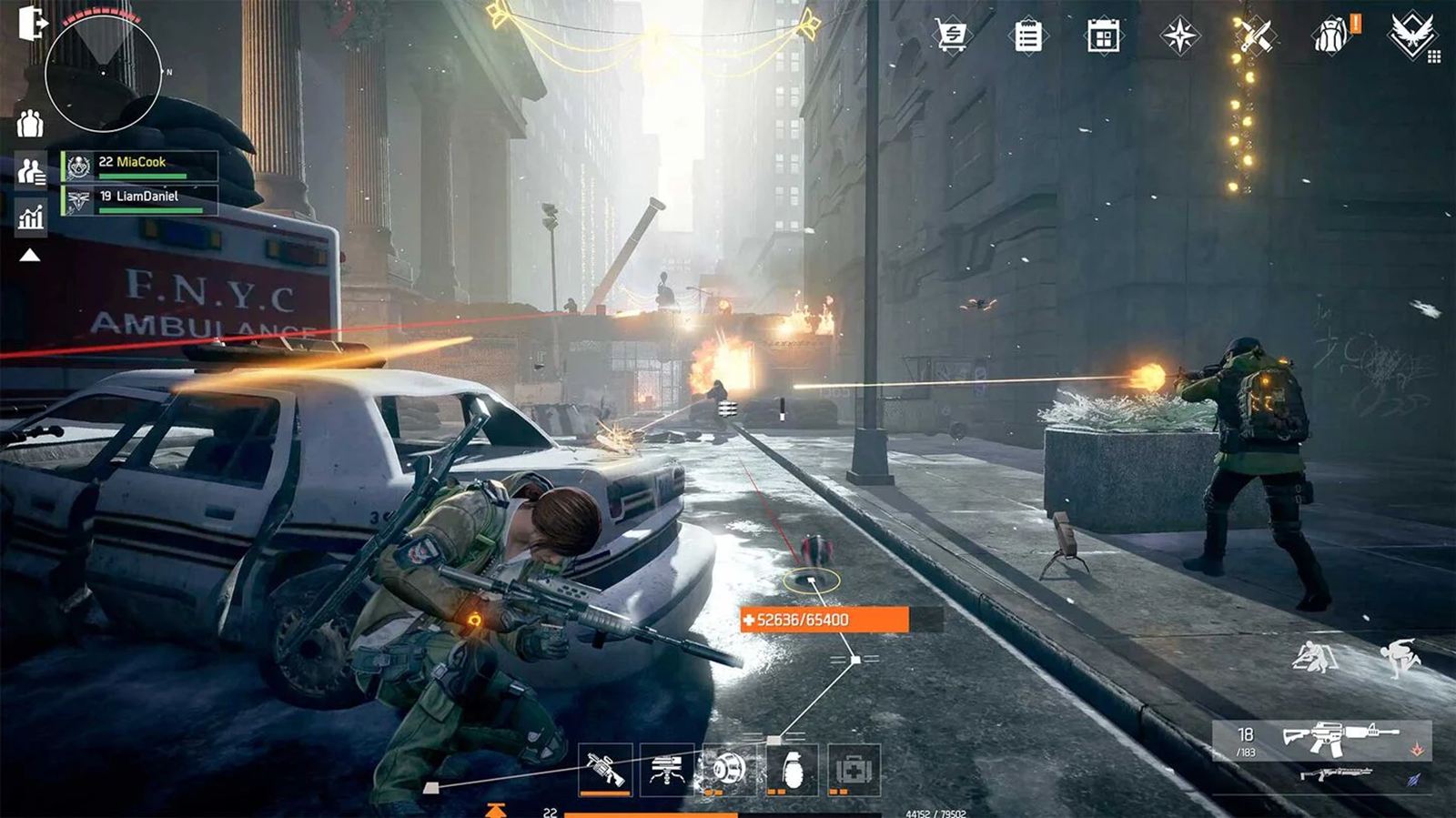Open the calendar events icon

[x=1103, y=37]
